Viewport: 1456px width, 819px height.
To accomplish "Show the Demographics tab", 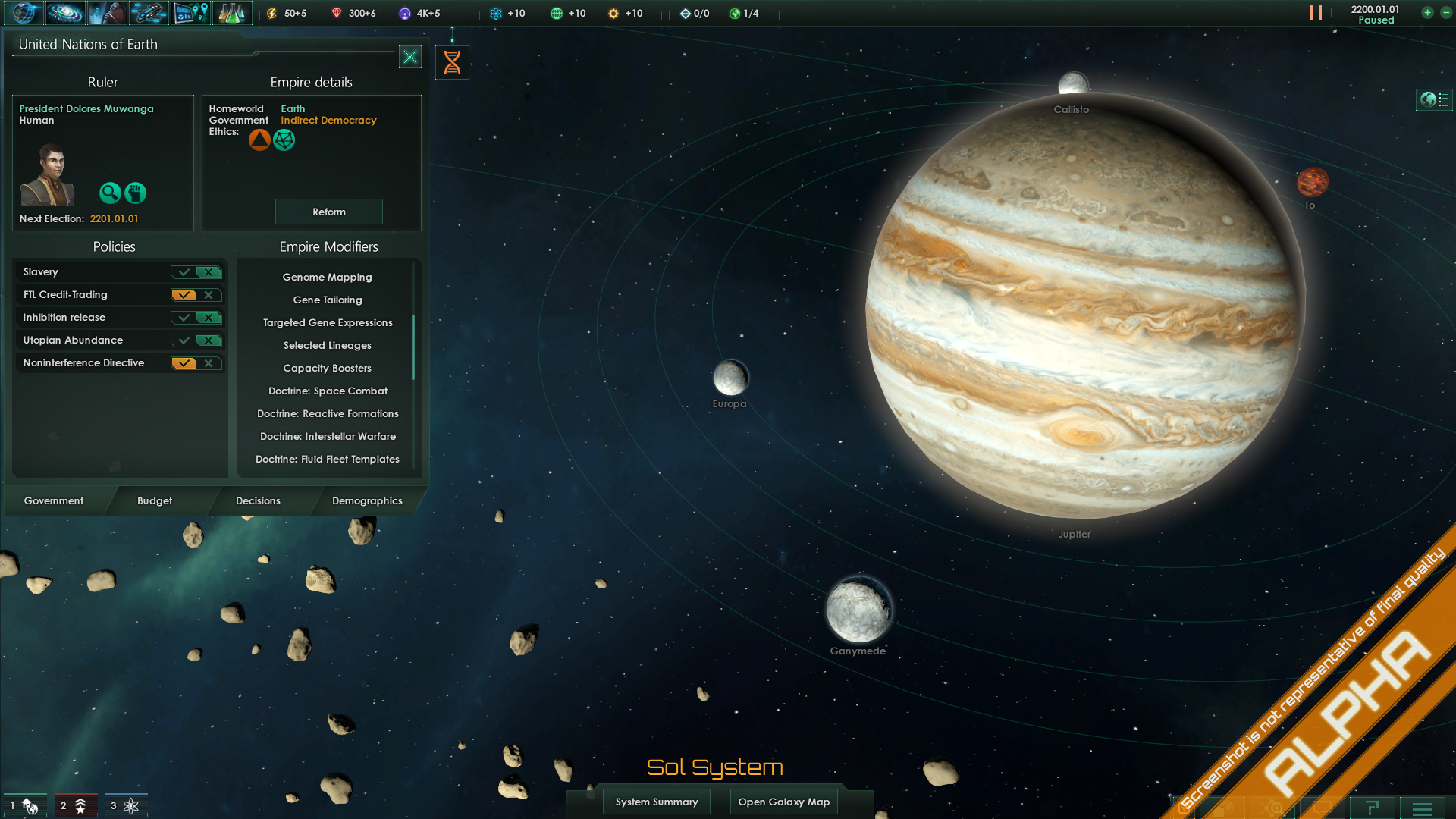I will 367,500.
